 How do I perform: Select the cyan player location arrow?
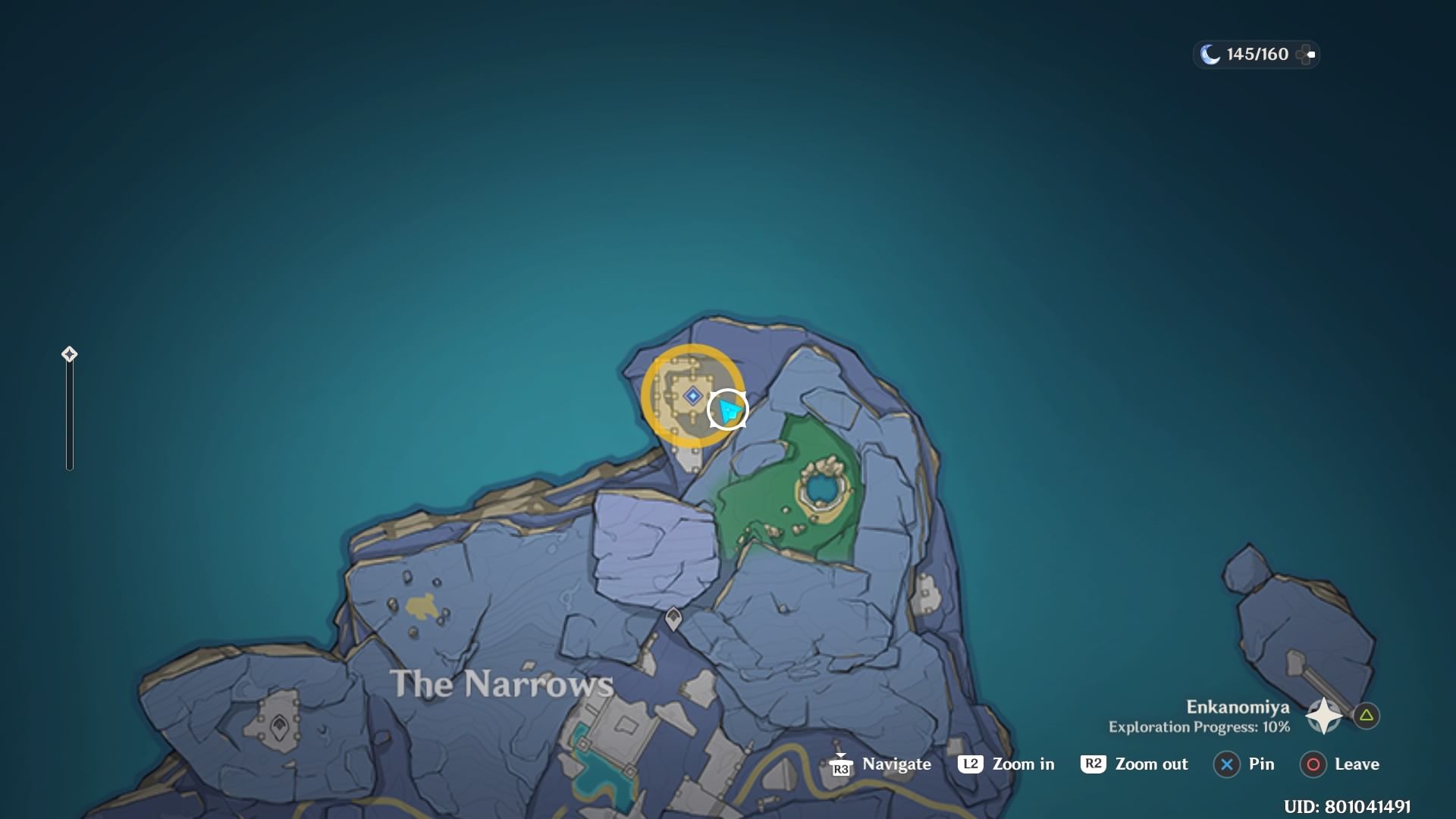click(729, 410)
